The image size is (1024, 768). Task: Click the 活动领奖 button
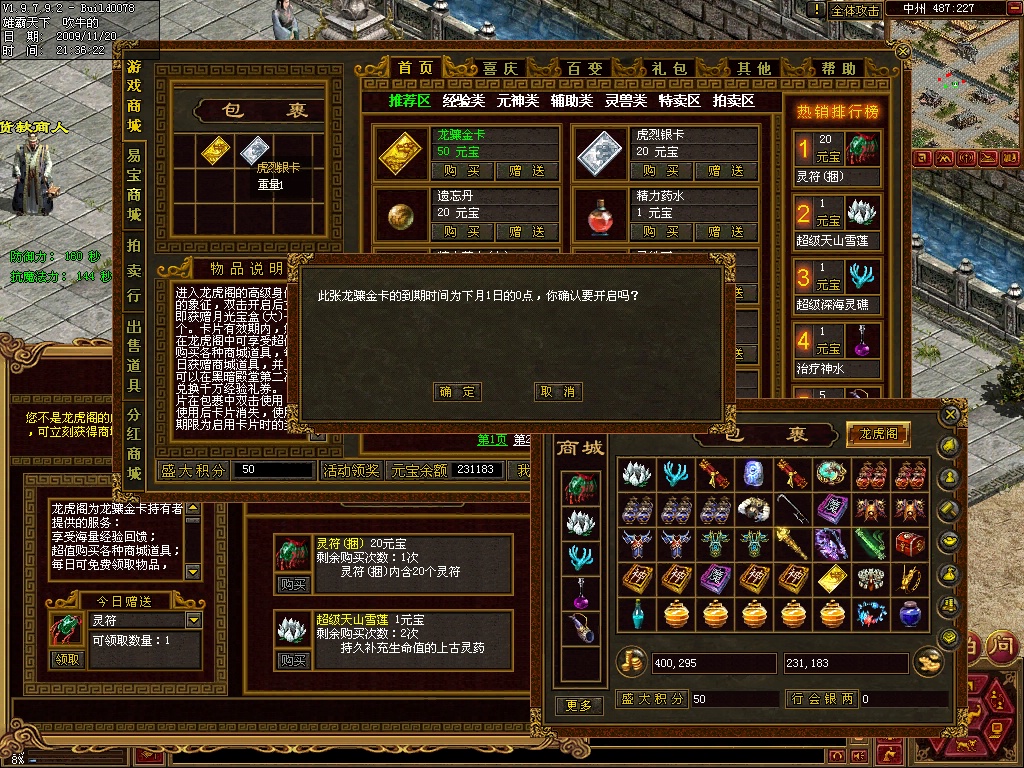pos(350,470)
